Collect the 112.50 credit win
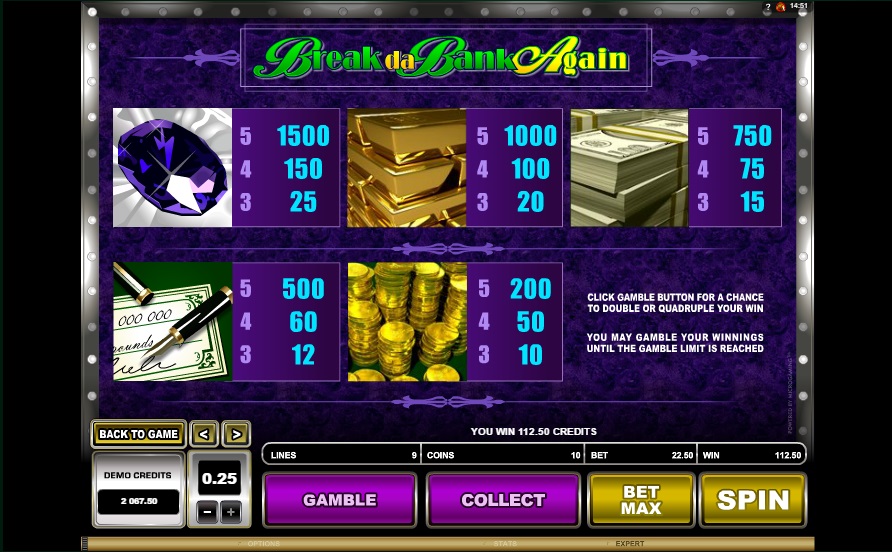The width and height of the screenshot is (892, 552). [503, 500]
